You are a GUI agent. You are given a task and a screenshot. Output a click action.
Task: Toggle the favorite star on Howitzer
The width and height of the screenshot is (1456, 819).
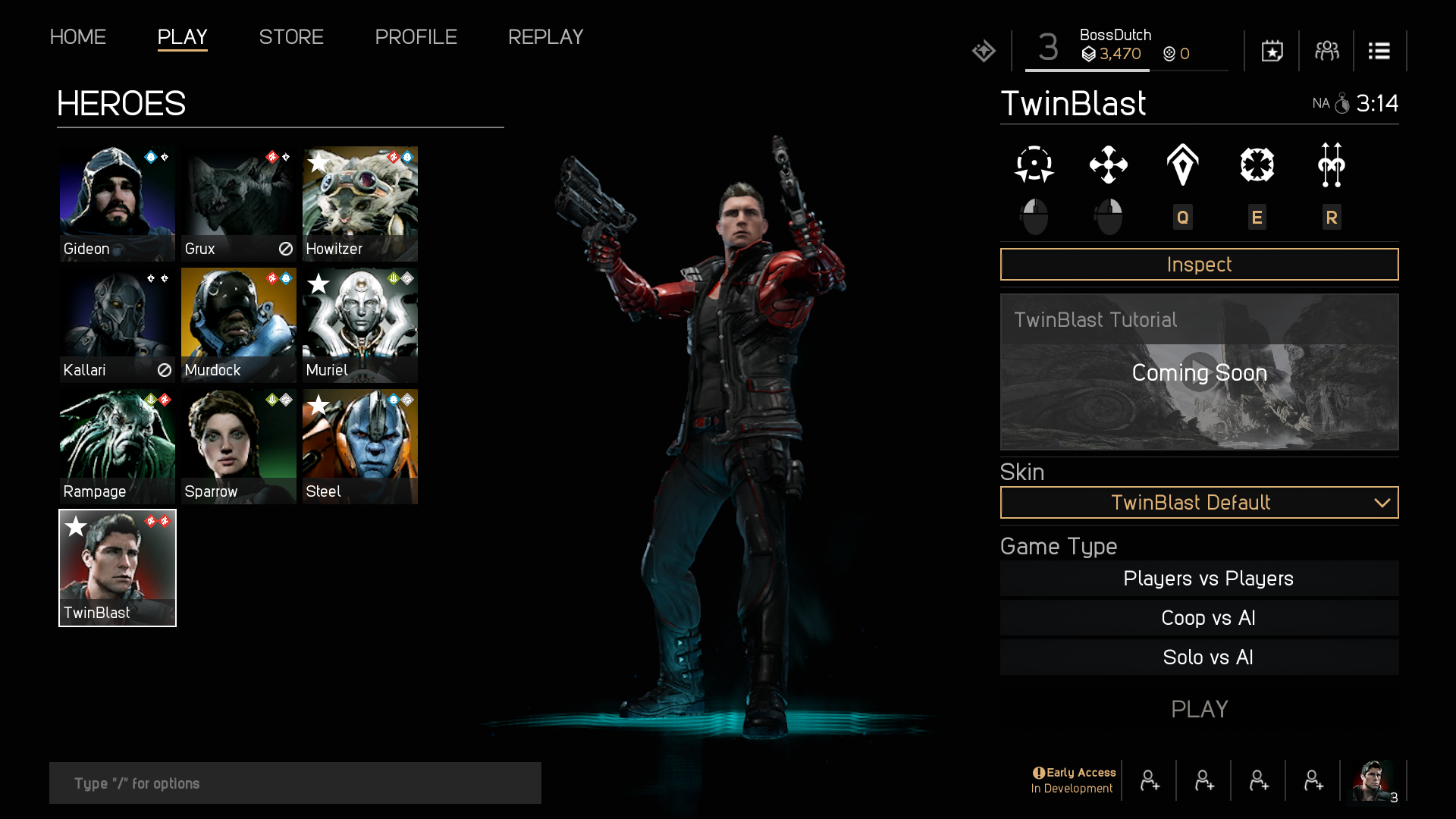(x=318, y=162)
